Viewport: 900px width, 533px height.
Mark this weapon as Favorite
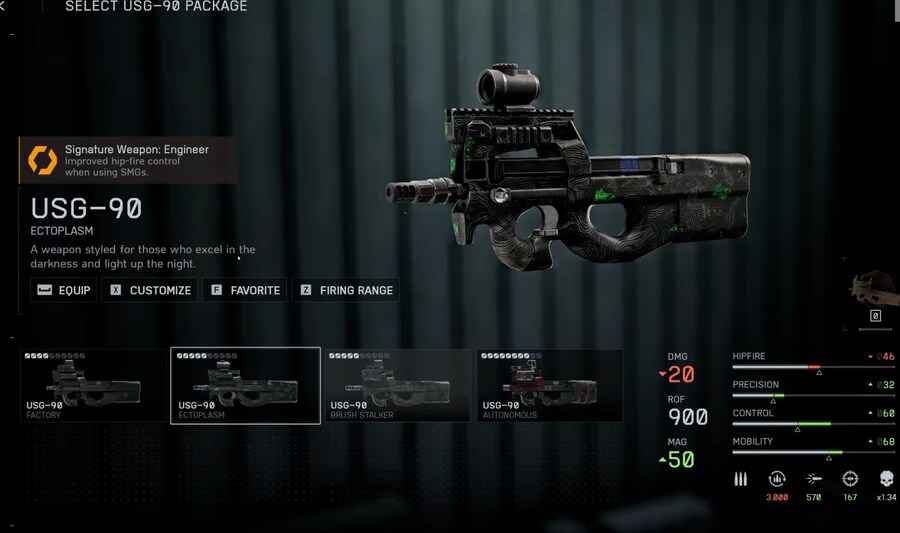(x=245, y=290)
